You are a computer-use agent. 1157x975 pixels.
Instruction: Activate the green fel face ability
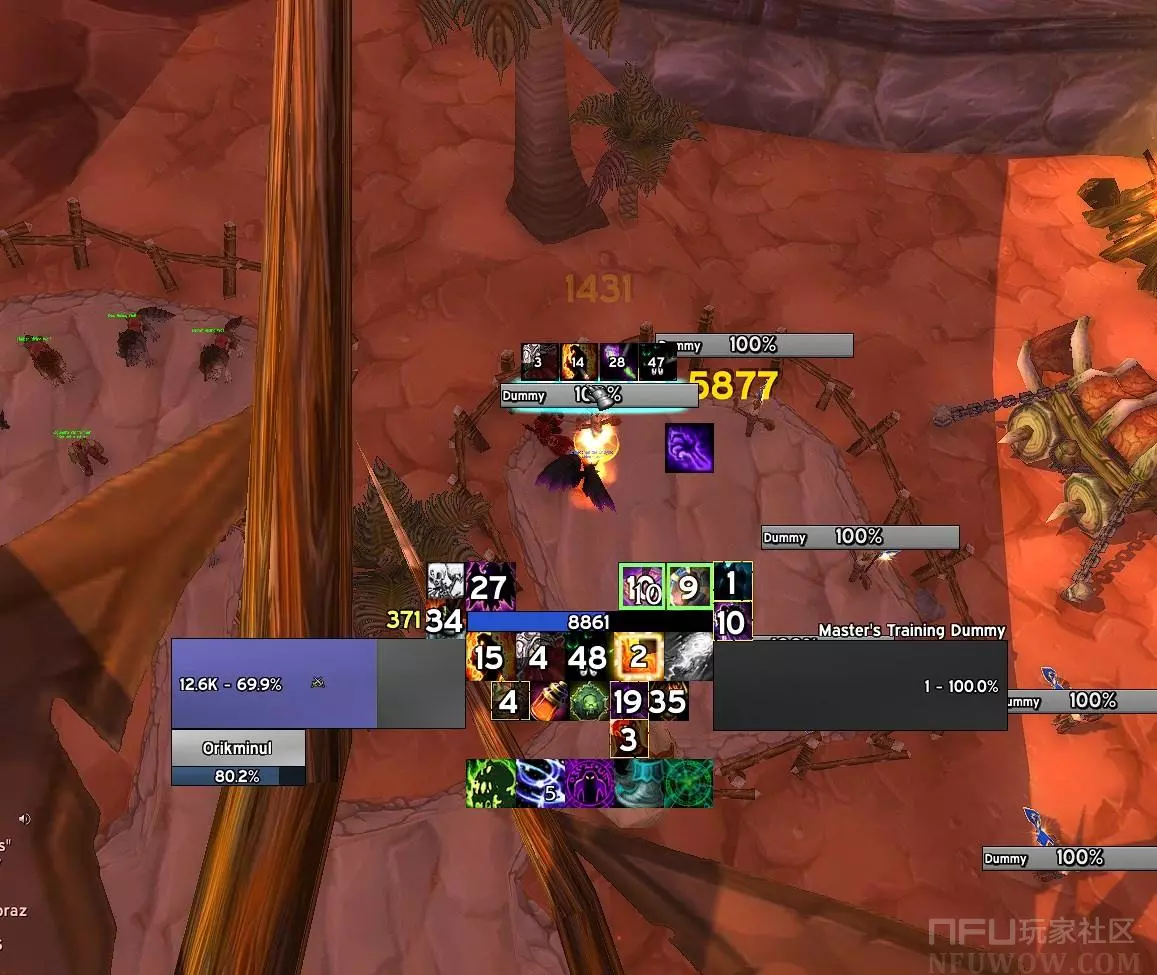490,783
